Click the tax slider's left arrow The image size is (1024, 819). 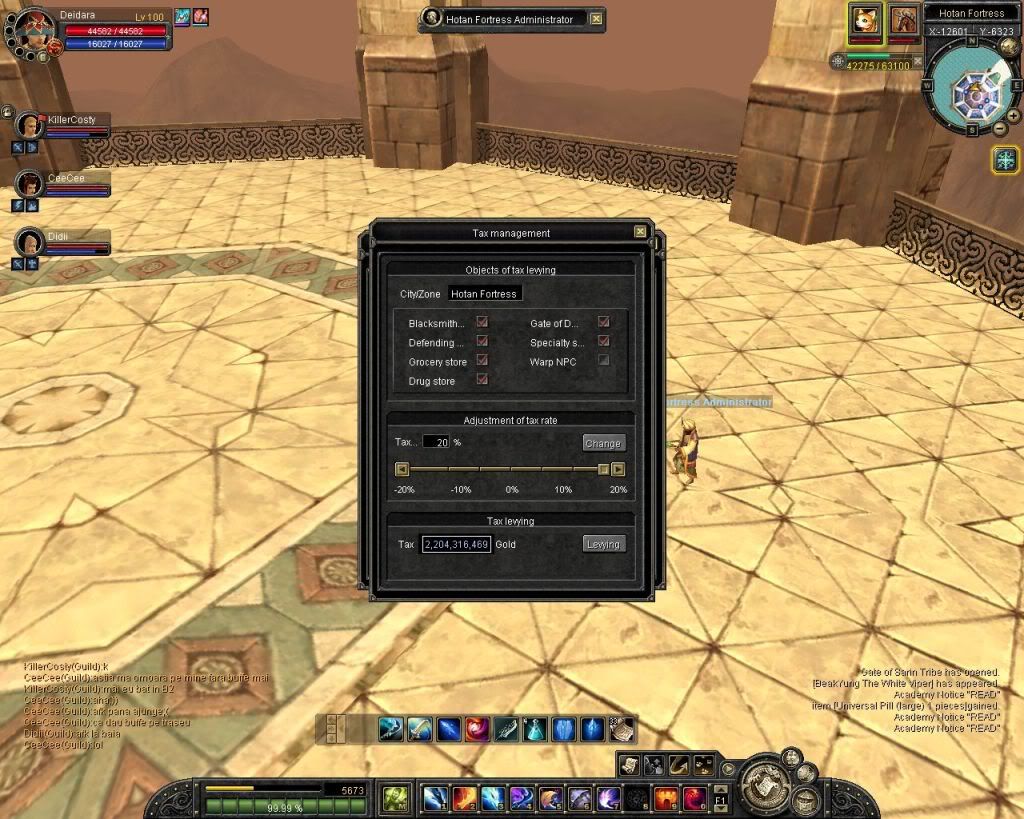click(x=402, y=469)
